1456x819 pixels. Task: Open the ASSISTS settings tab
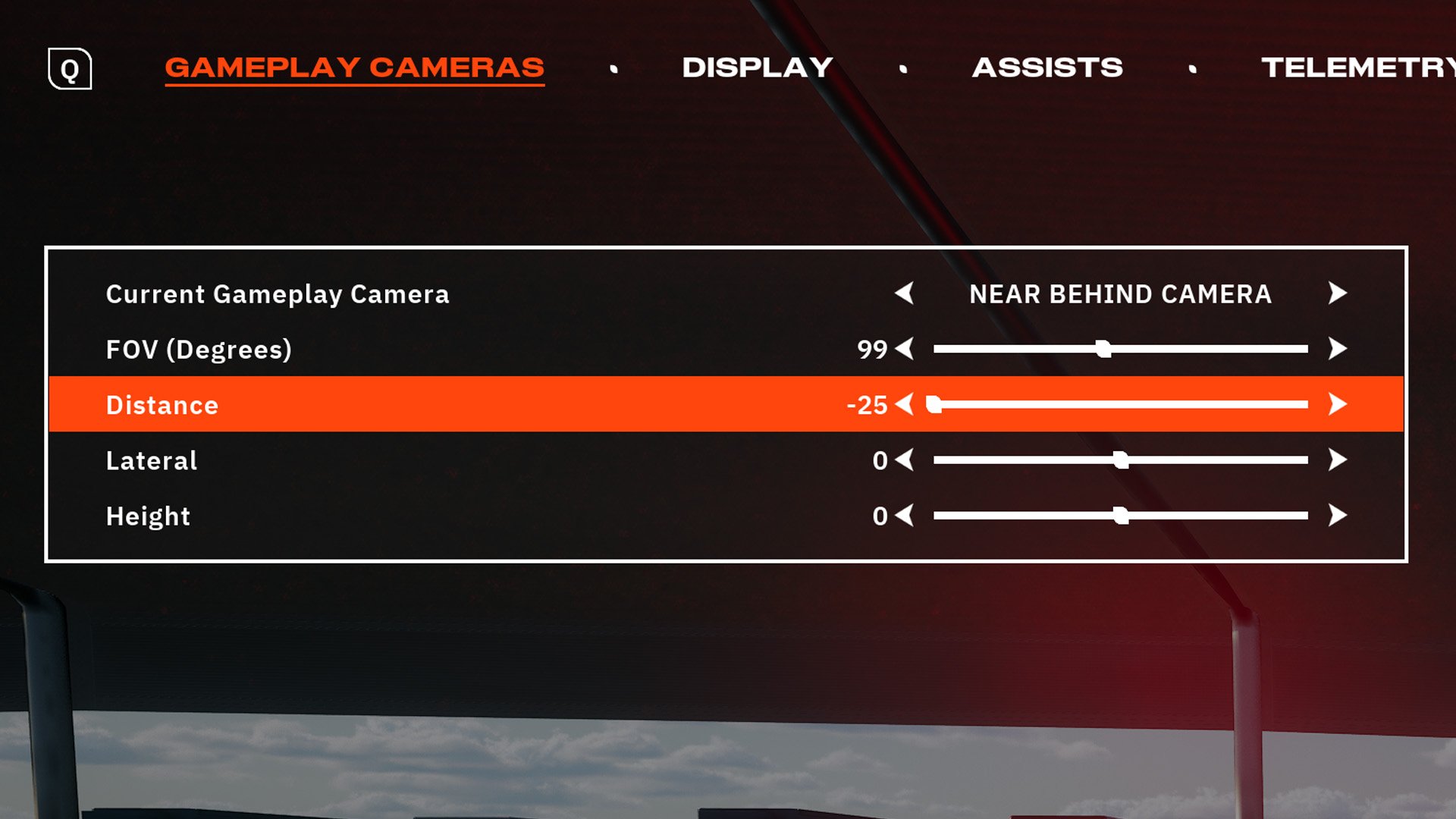coord(1048,67)
